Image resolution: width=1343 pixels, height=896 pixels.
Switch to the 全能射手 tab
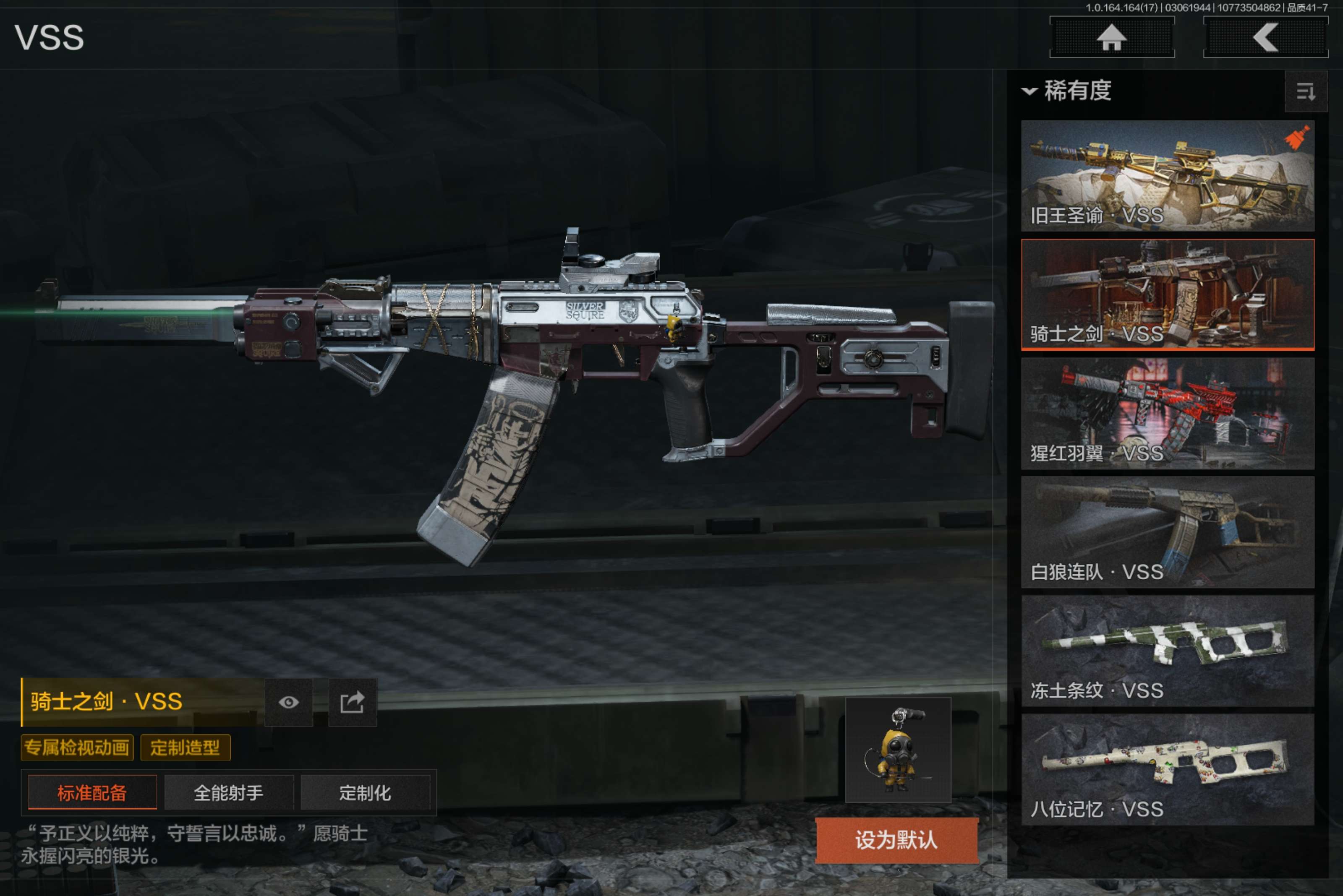[229, 792]
